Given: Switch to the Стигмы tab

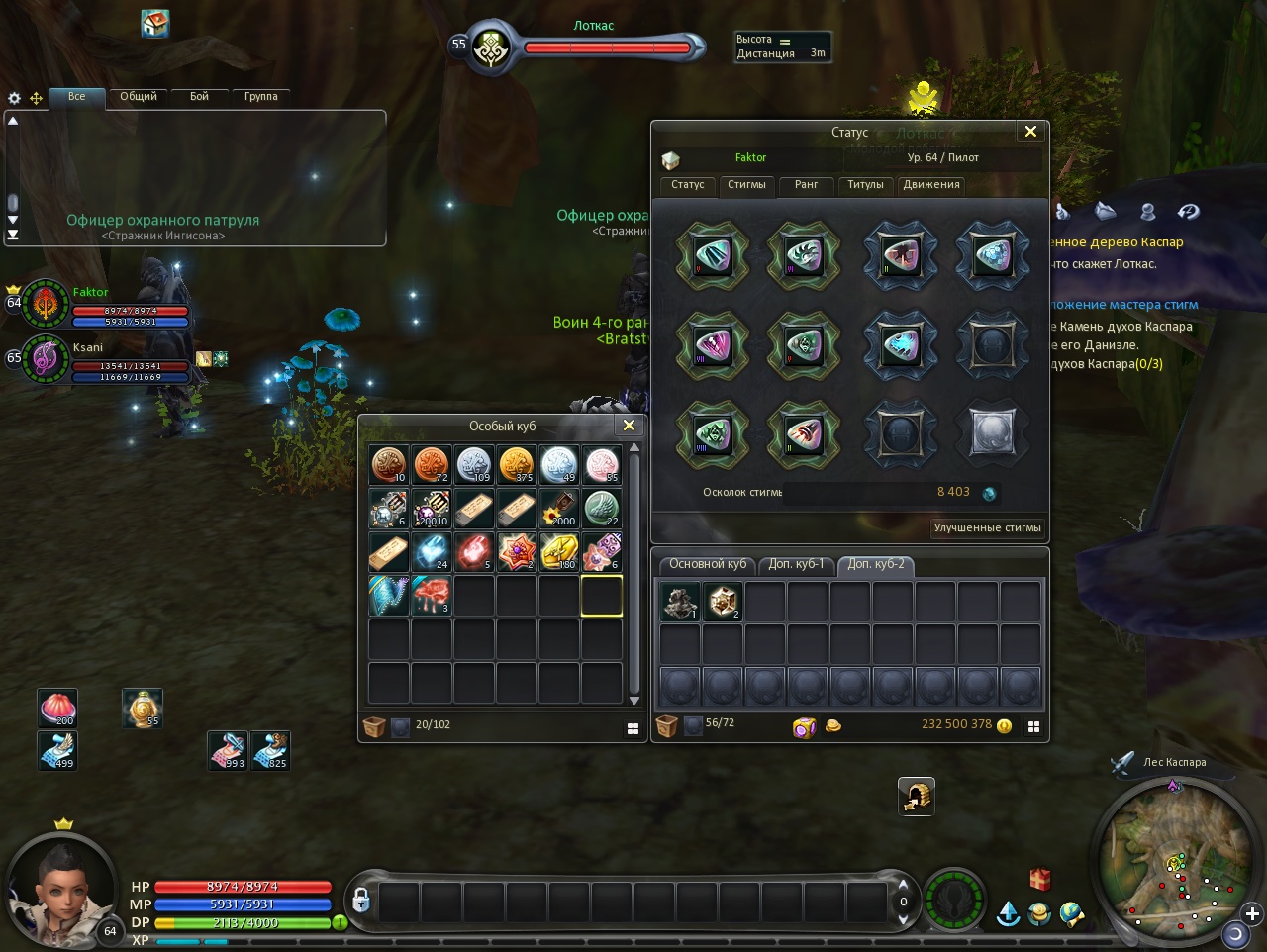Looking at the screenshot, I should (746, 185).
